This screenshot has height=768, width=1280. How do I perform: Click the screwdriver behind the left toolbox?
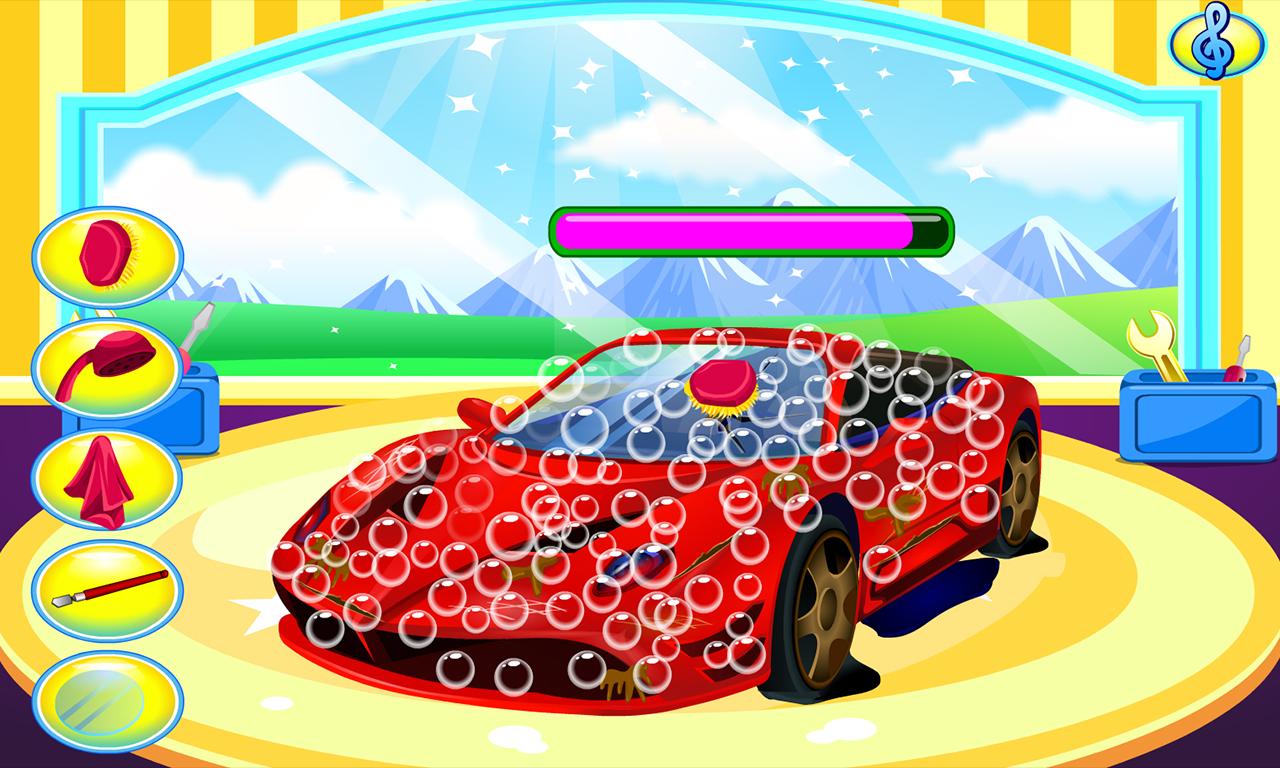[x=195, y=330]
